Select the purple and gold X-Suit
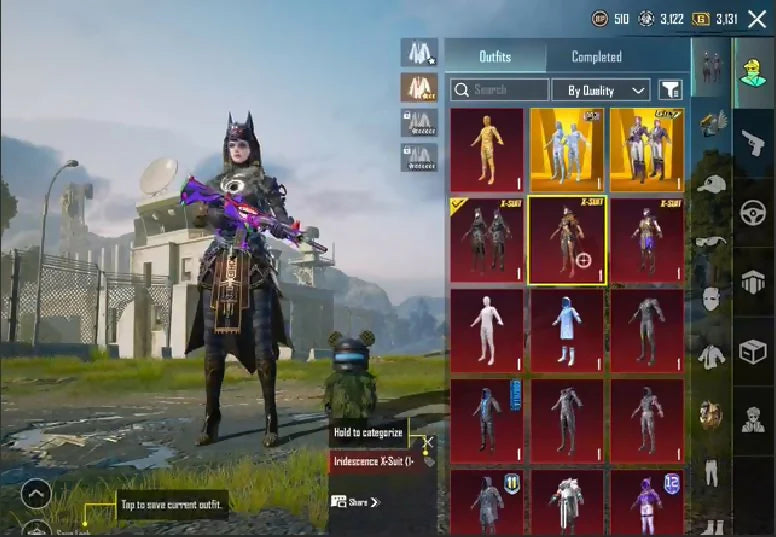This screenshot has height=537, width=776. [x=647, y=240]
